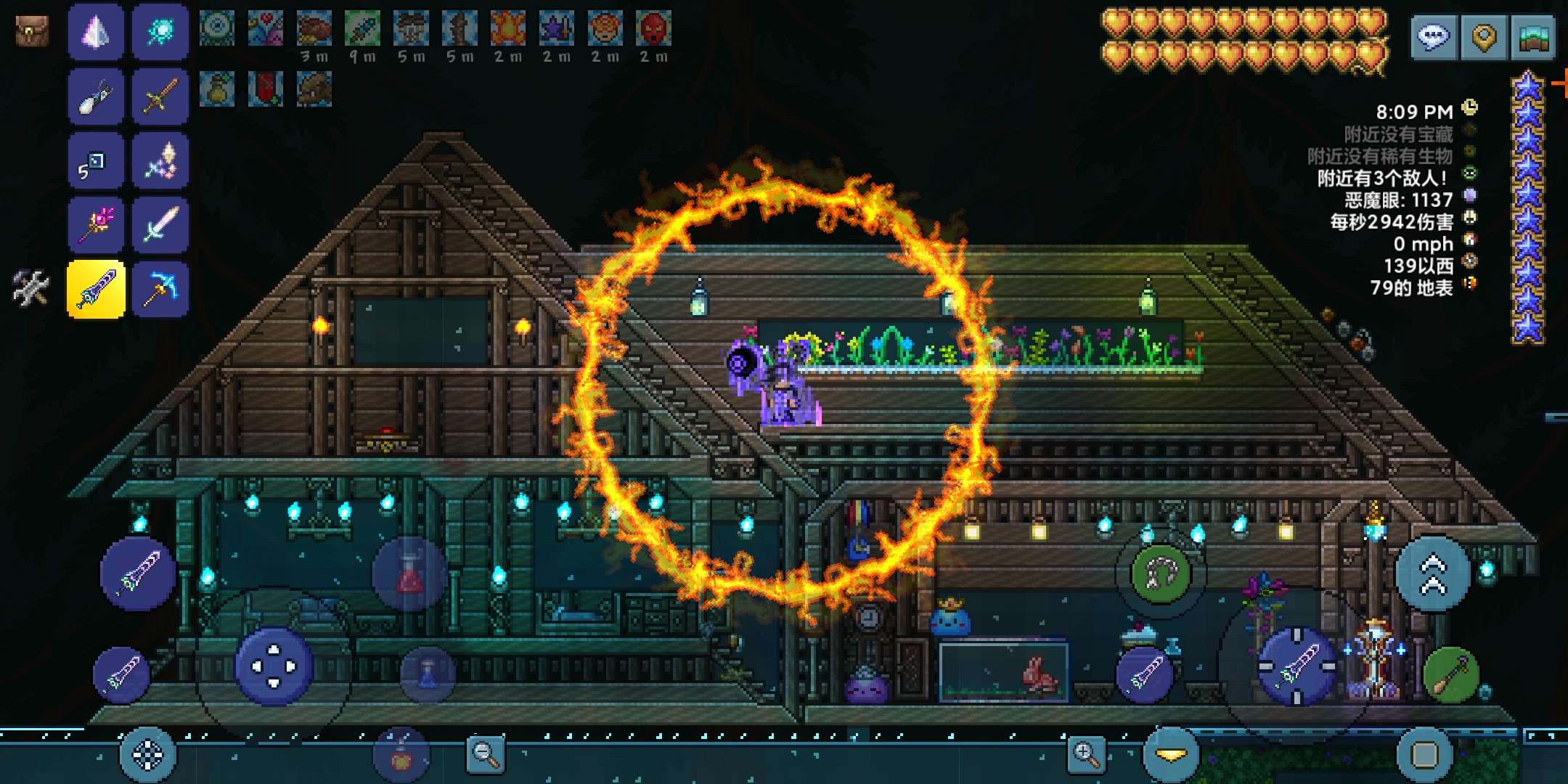
Task: Select the glowing blue pickaxe slot
Action: point(160,288)
